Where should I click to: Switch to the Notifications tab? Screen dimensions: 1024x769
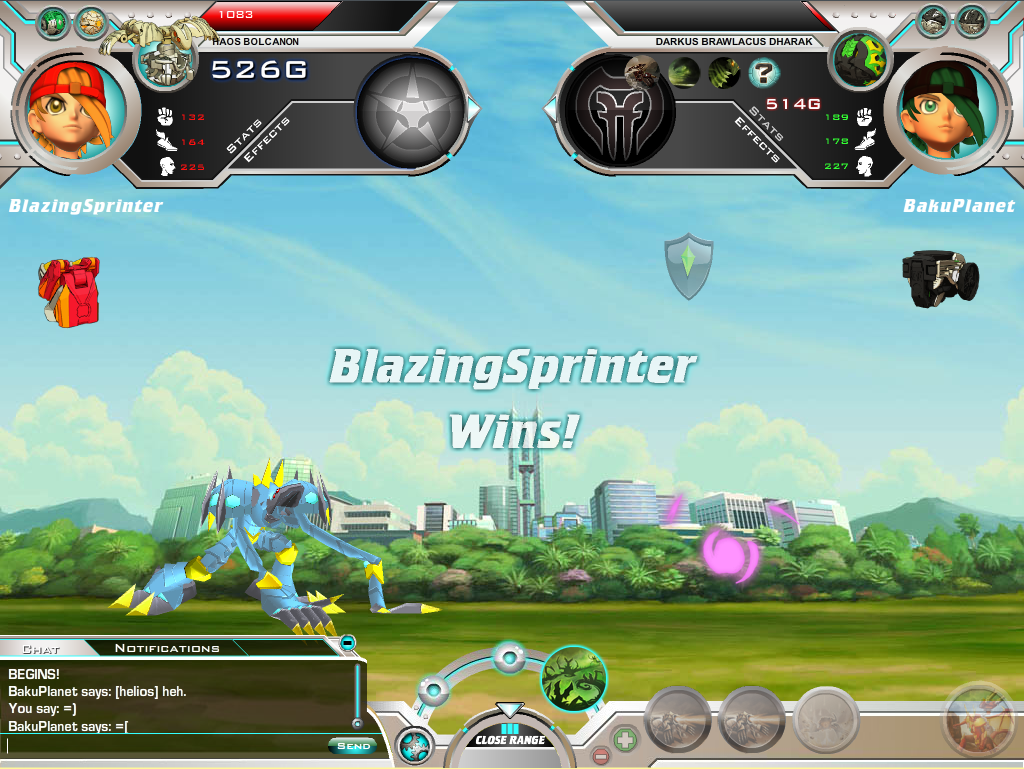[x=167, y=648]
